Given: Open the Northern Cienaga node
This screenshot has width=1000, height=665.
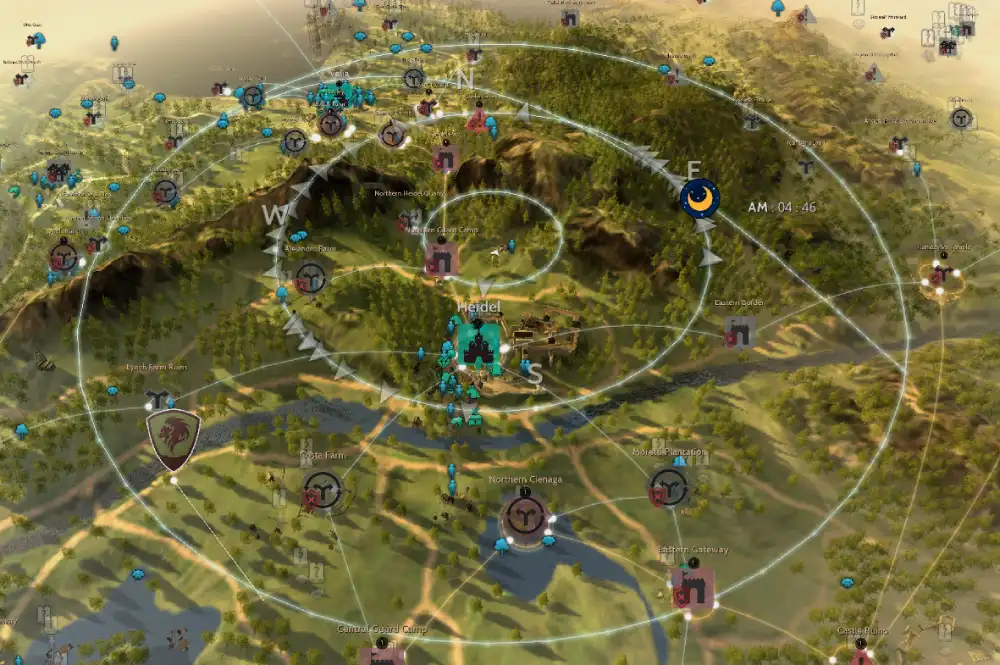Looking at the screenshot, I should (523, 513).
